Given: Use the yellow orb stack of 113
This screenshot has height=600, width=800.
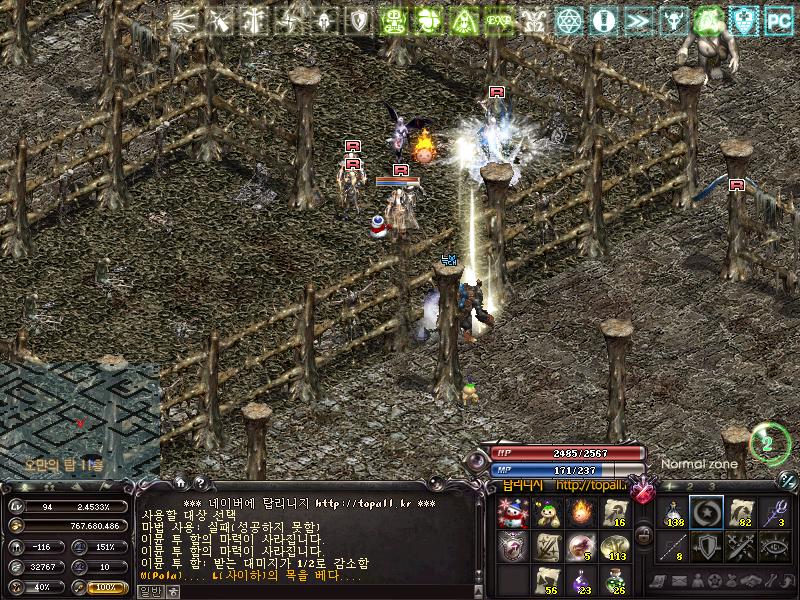Looking at the screenshot, I should click(x=614, y=548).
